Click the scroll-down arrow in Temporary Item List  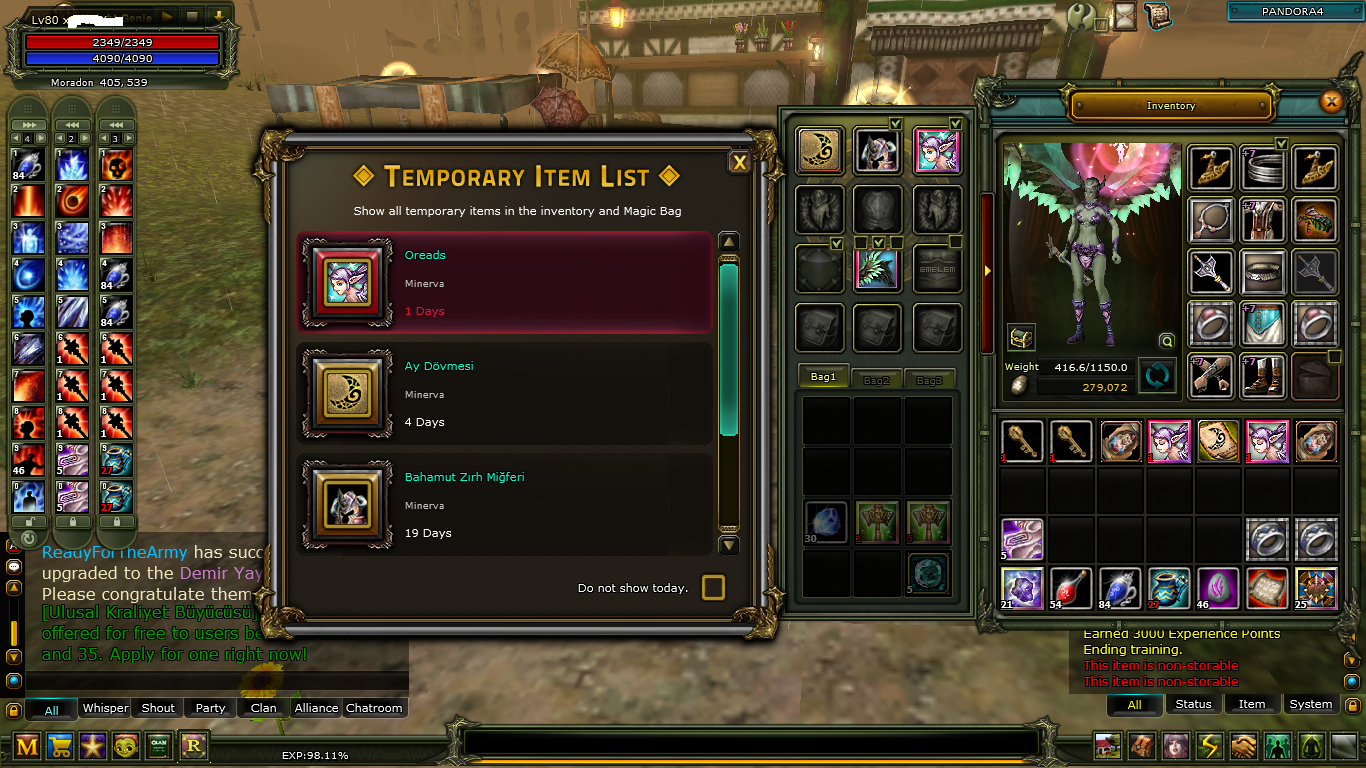[x=728, y=545]
